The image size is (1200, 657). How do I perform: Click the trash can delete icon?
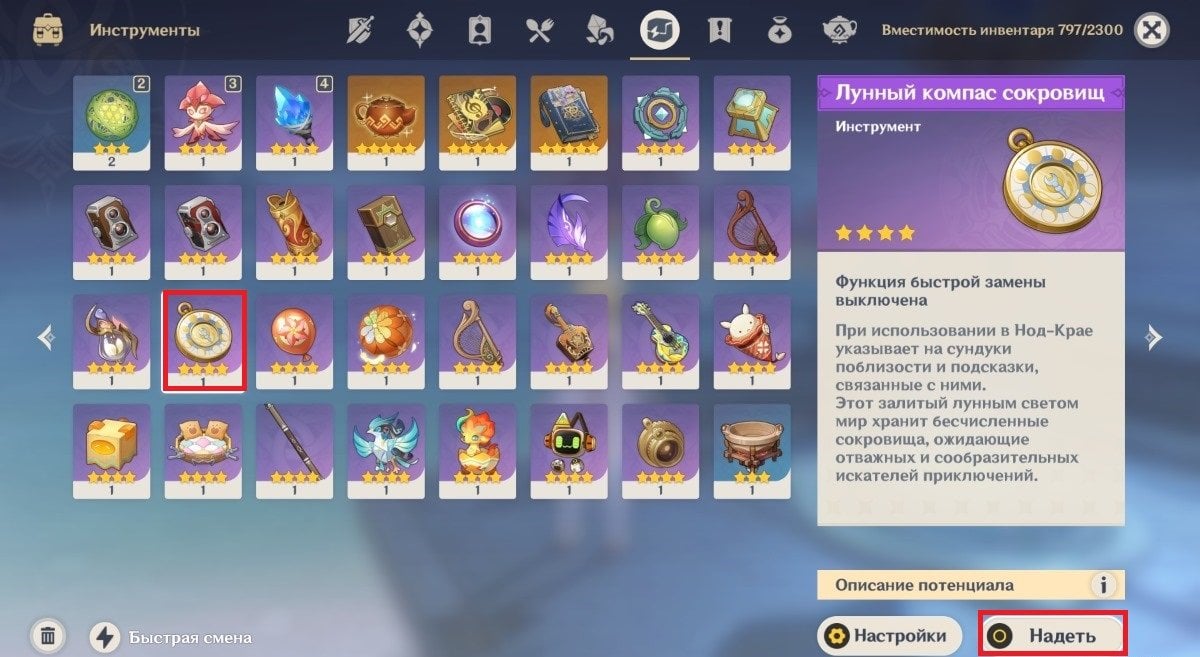pyautogui.click(x=48, y=635)
